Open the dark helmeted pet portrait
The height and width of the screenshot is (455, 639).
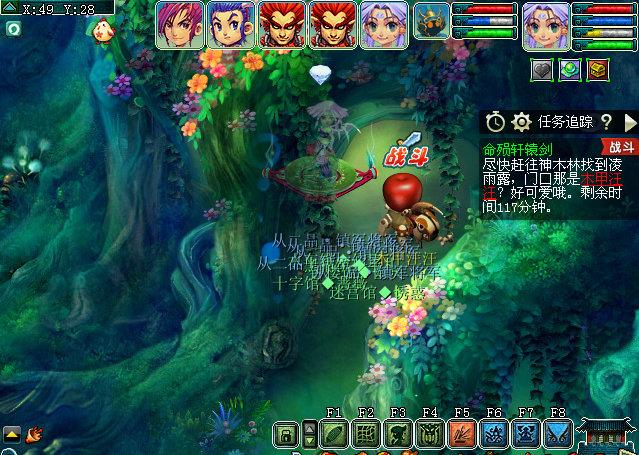[x=432, y=24]
